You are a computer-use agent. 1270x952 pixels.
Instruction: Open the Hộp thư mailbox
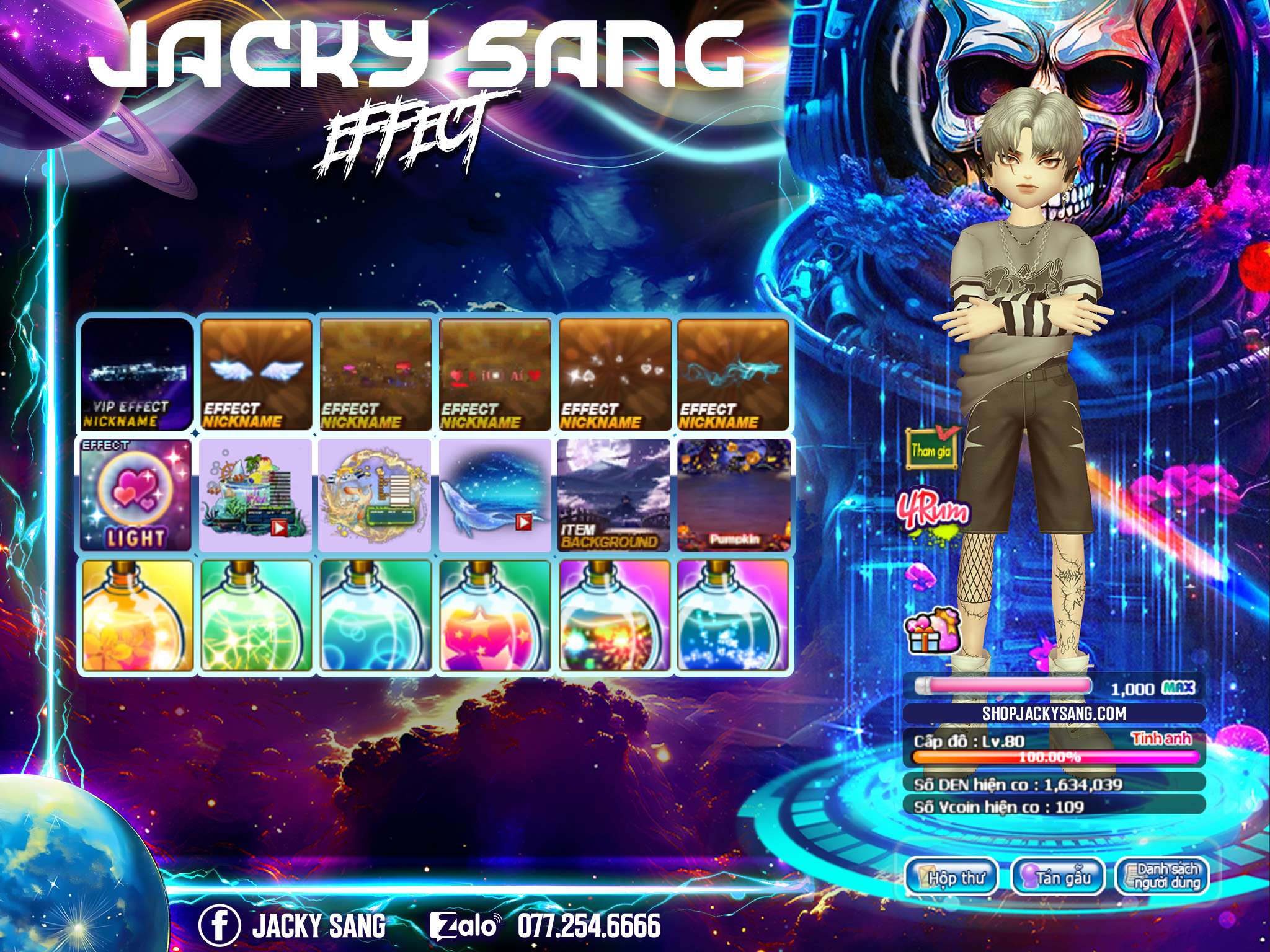tap(951, 877)
